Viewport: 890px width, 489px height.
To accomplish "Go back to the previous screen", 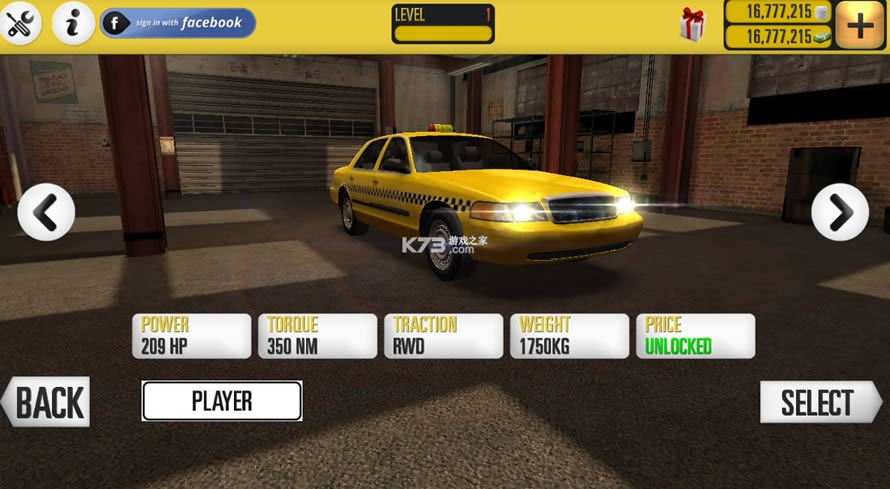I will (46, 402).
